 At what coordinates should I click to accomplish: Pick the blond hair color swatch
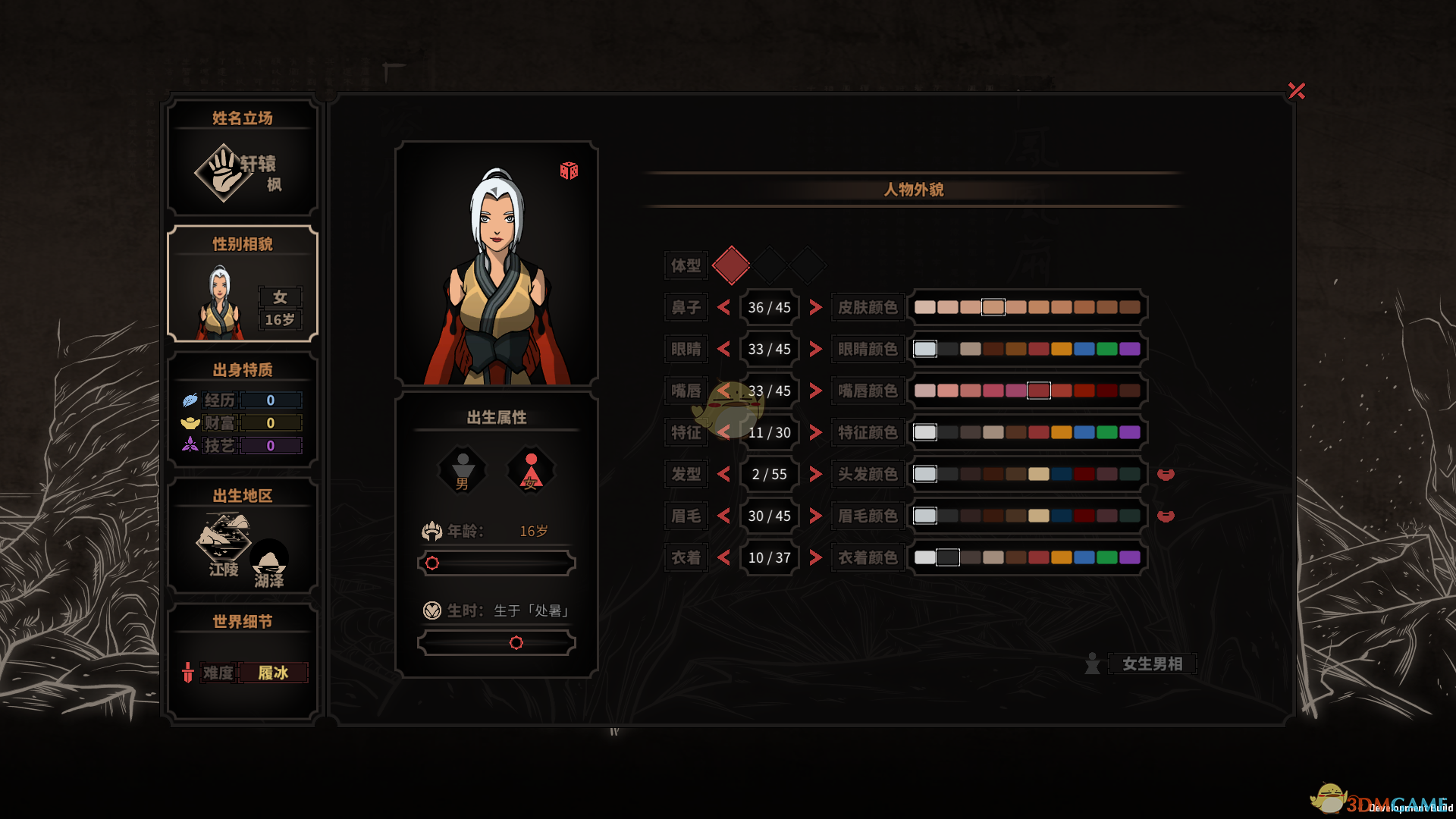click(1038, 474)
